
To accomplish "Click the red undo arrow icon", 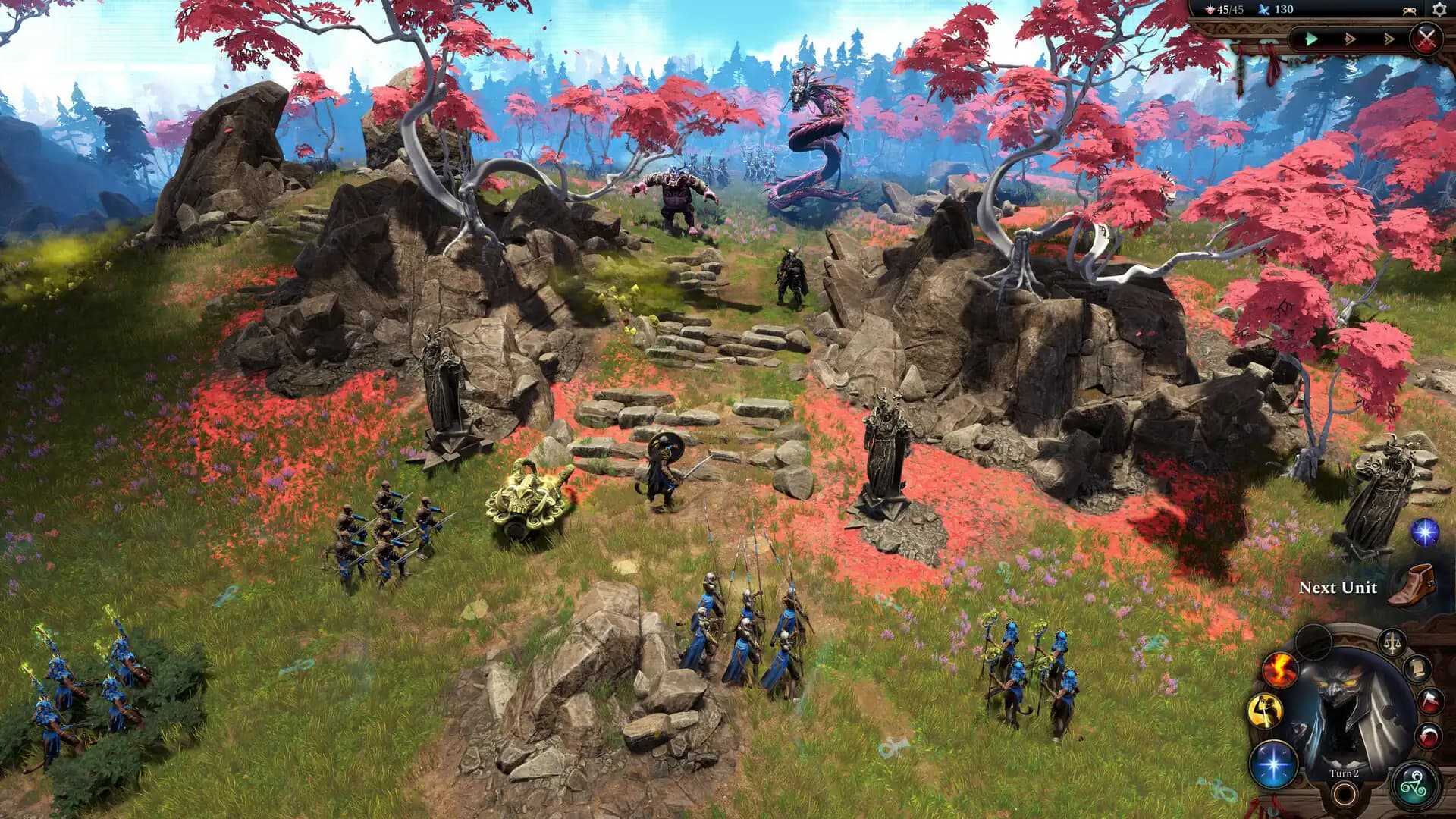I will (1427, 736).
